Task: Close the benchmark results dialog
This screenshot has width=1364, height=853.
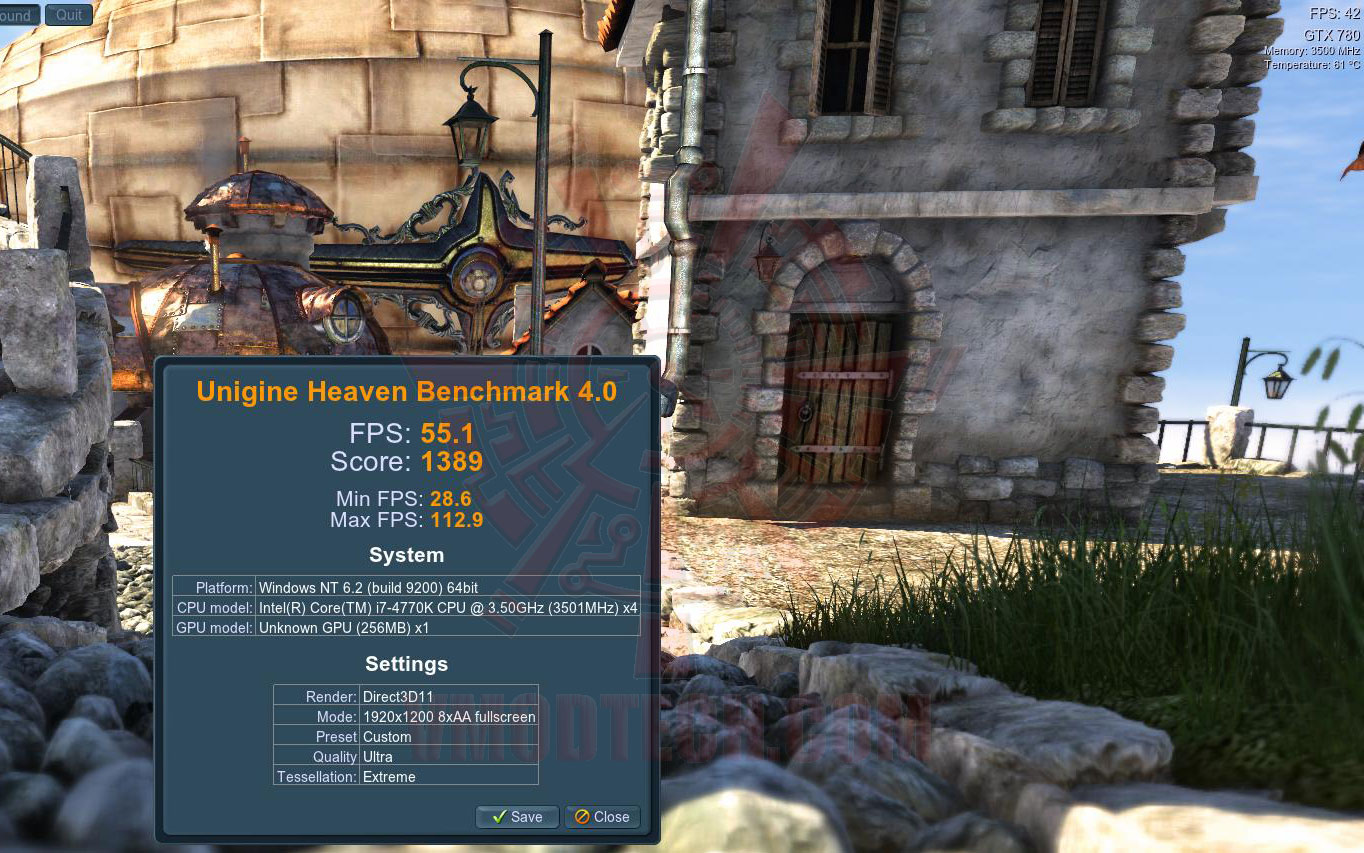Action: click(602, 817)
